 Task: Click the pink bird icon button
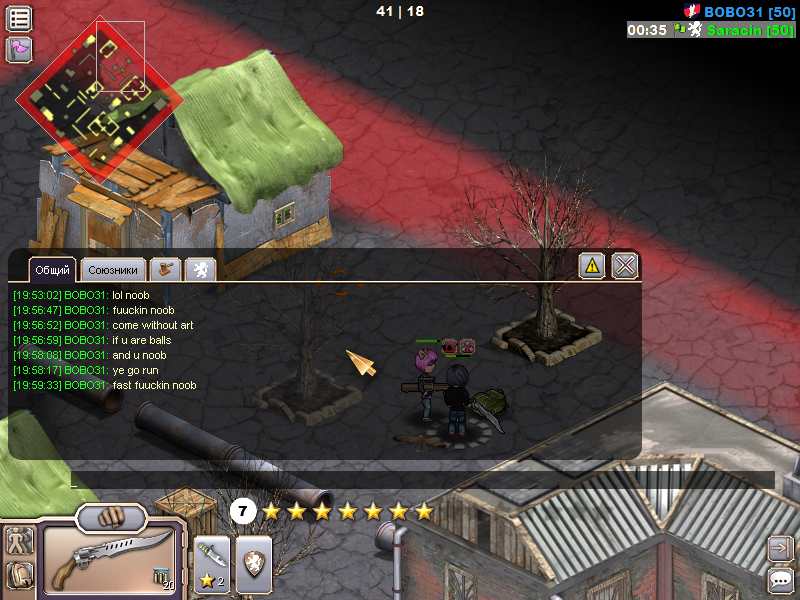pyautogui.click(x=19, y=49)
